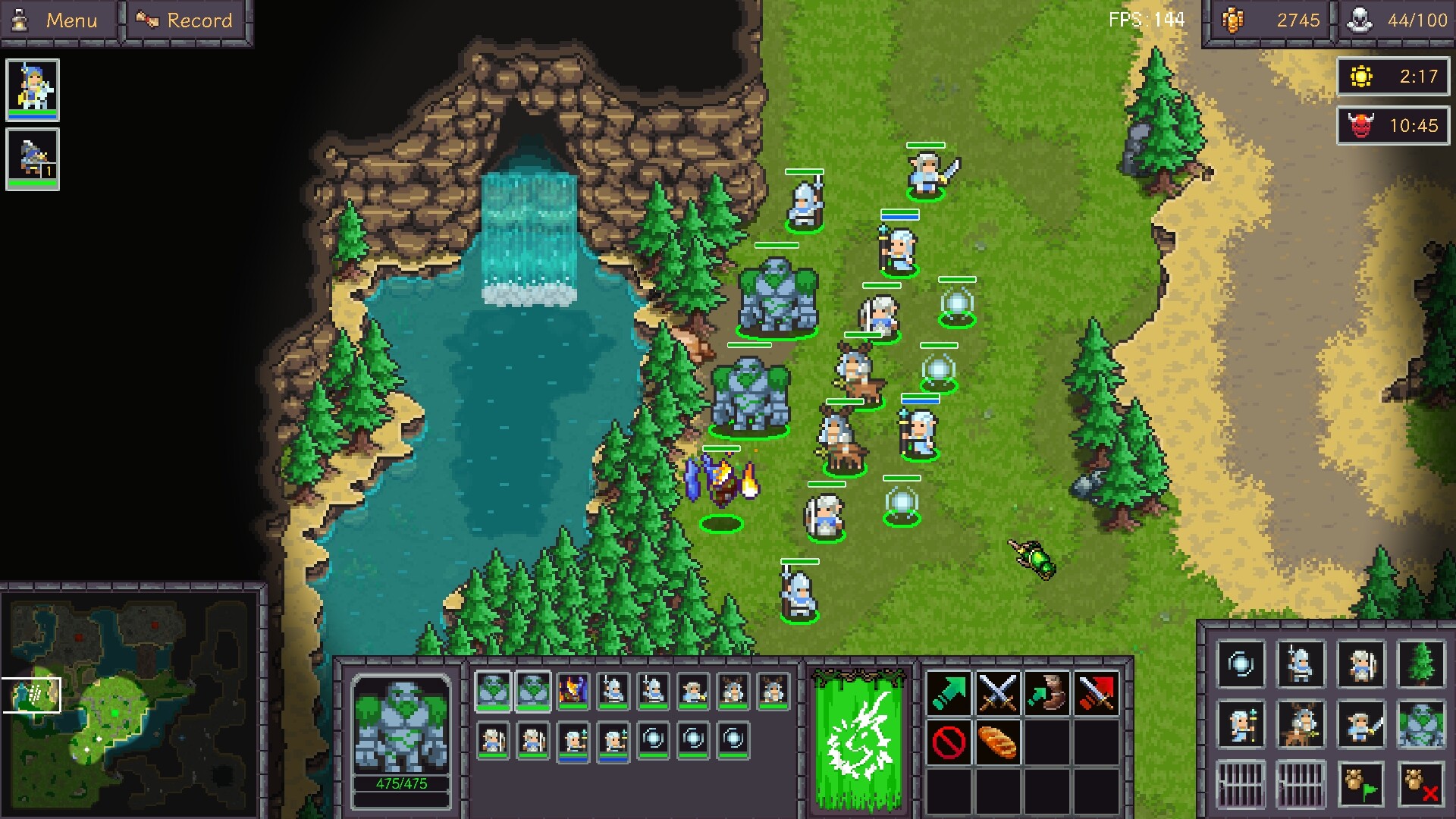The image size is (1456, 819).
Task: Select the Attack crossed-swords command
Action: (x=999, y=691)
